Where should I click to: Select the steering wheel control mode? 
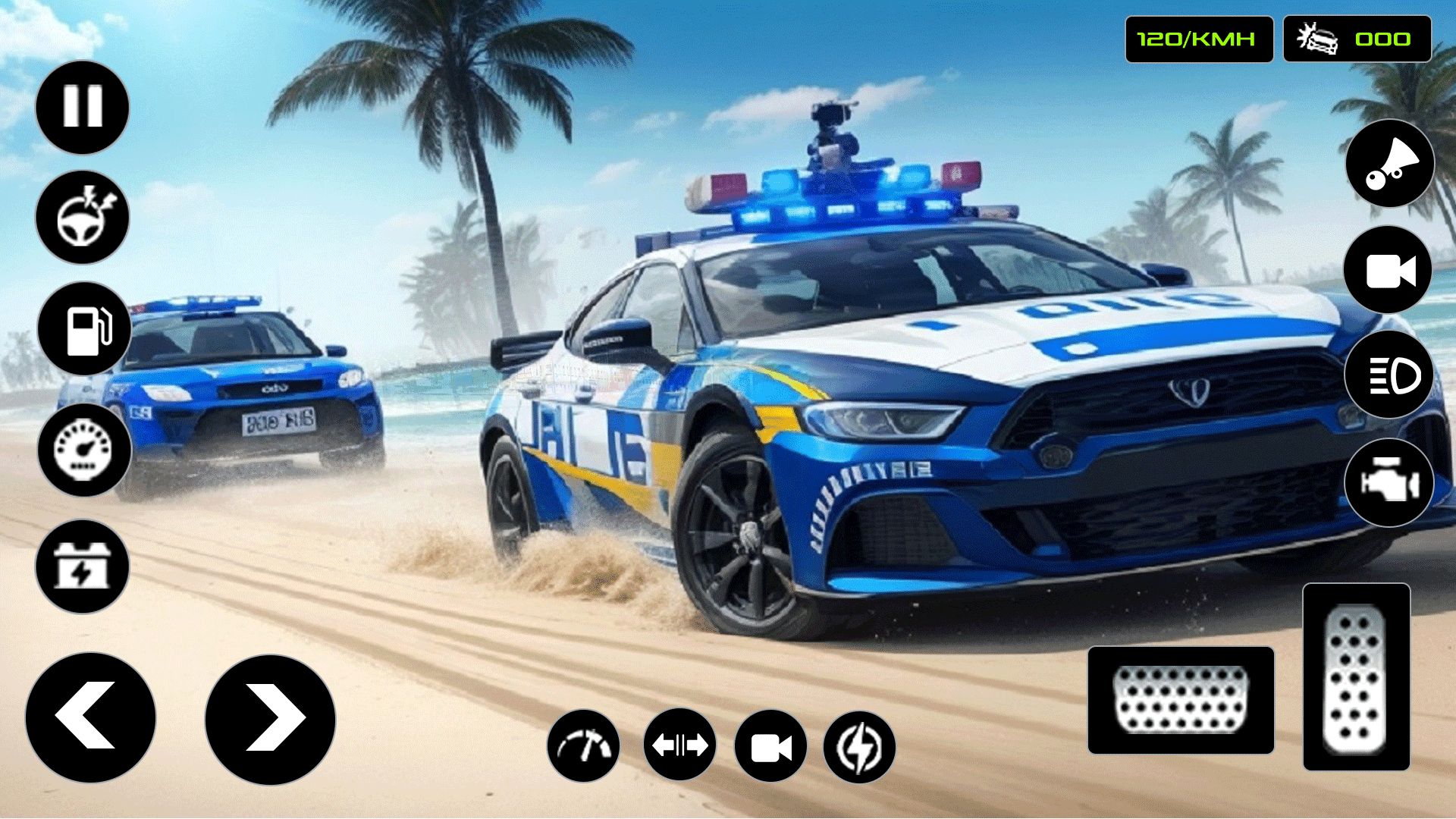82,218
